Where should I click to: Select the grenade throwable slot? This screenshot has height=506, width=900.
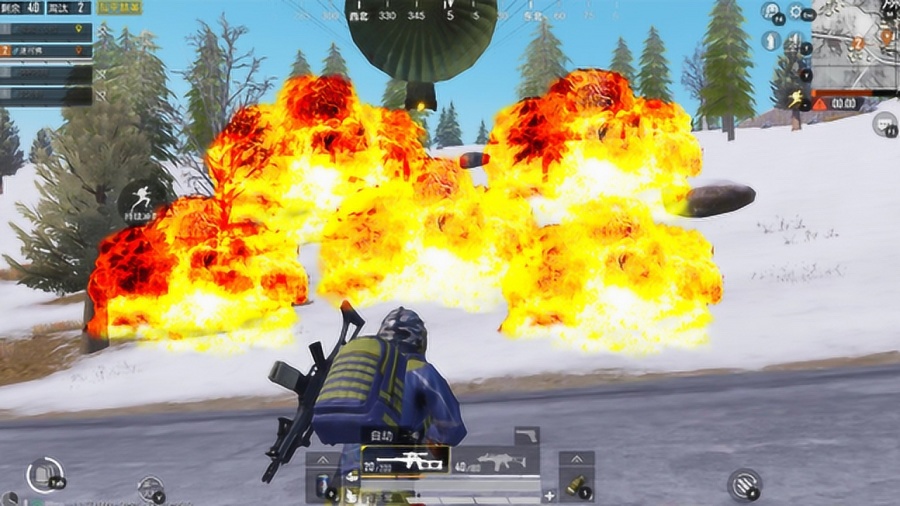point(577,486)
